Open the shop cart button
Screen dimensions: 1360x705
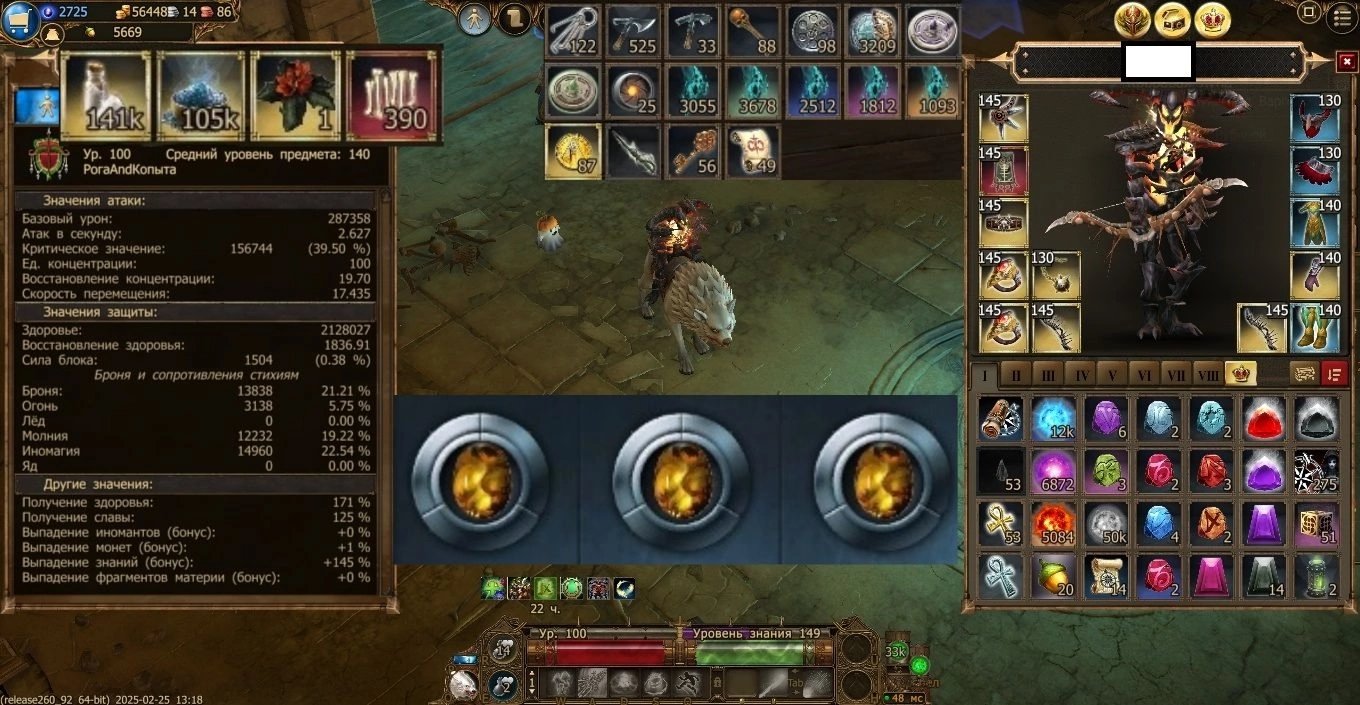coord(20,20)
